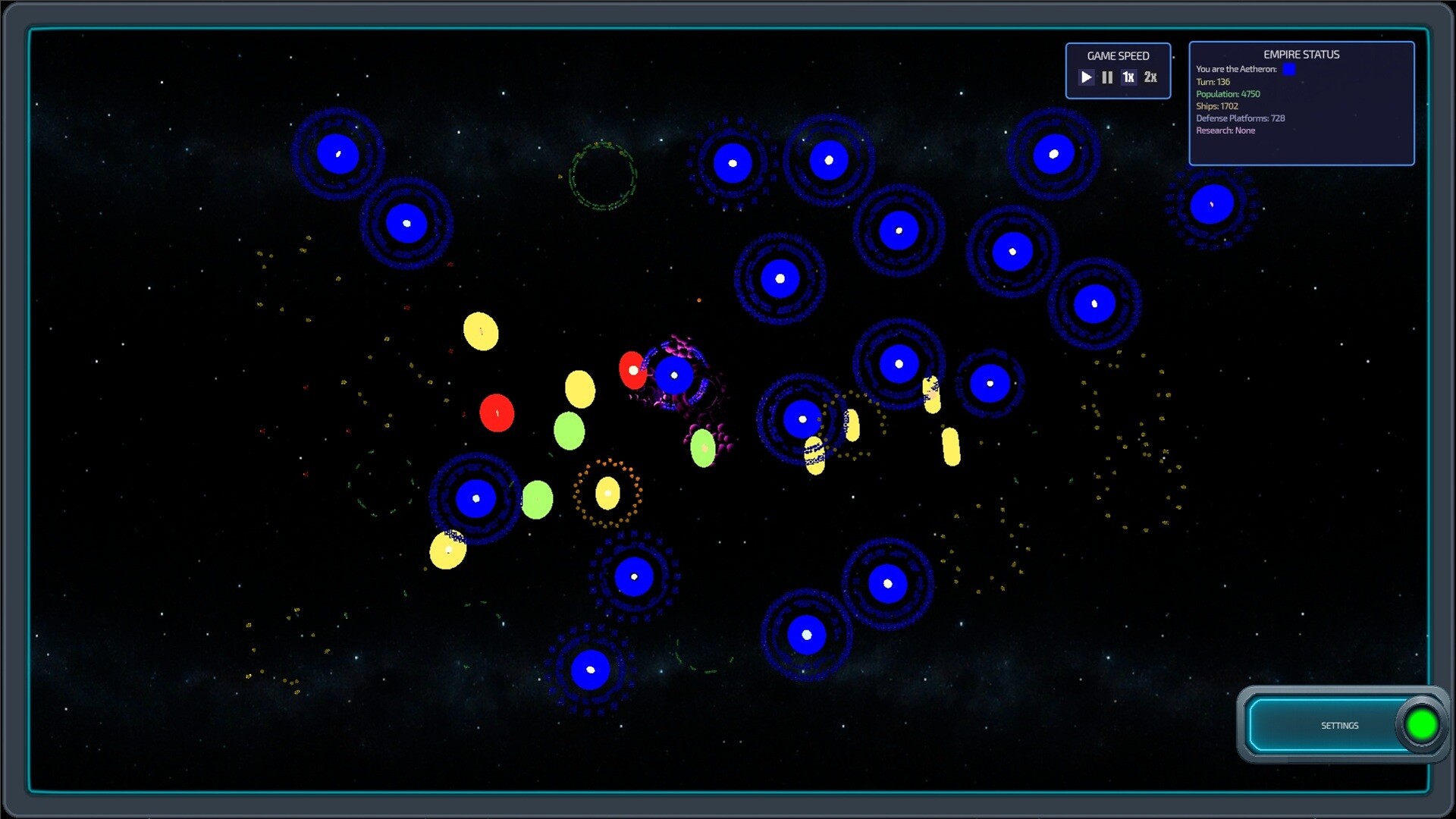Click the Ships: 1702 stat entry

[x=1216, y=105]
